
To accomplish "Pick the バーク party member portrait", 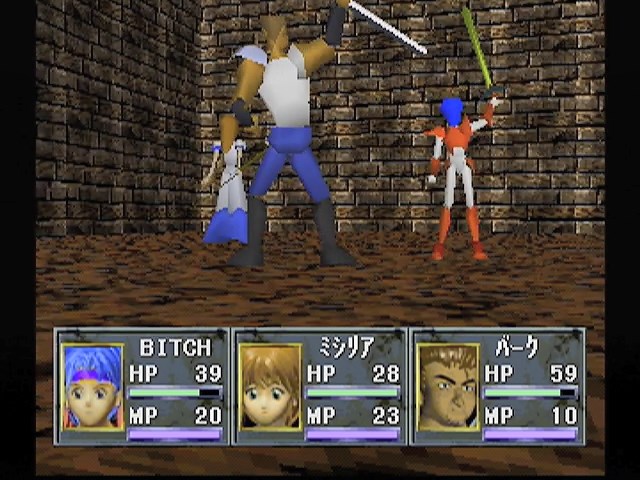I will point(447,387).
